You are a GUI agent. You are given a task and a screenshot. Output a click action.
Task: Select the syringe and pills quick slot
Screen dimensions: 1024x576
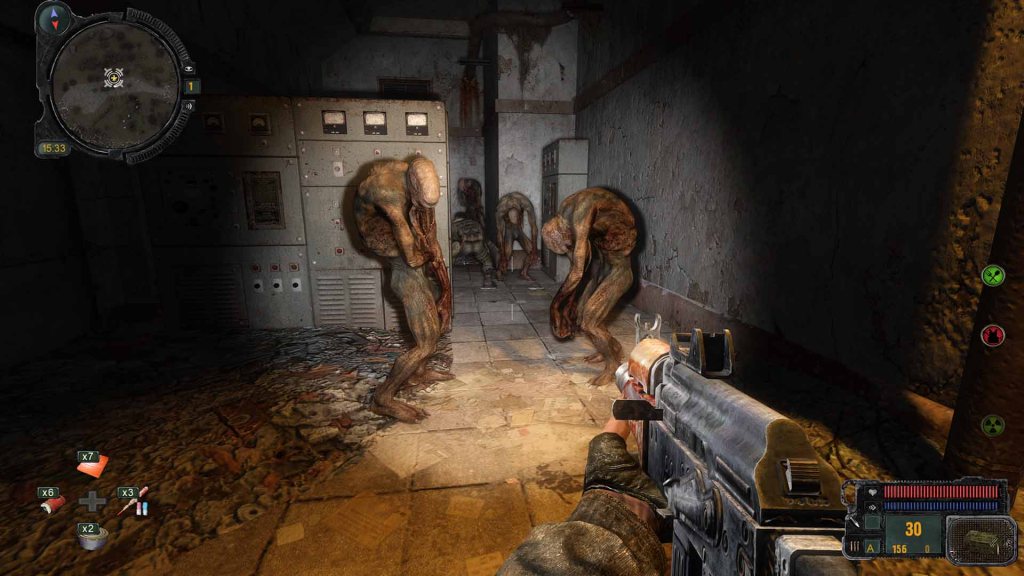pos(135,501)
